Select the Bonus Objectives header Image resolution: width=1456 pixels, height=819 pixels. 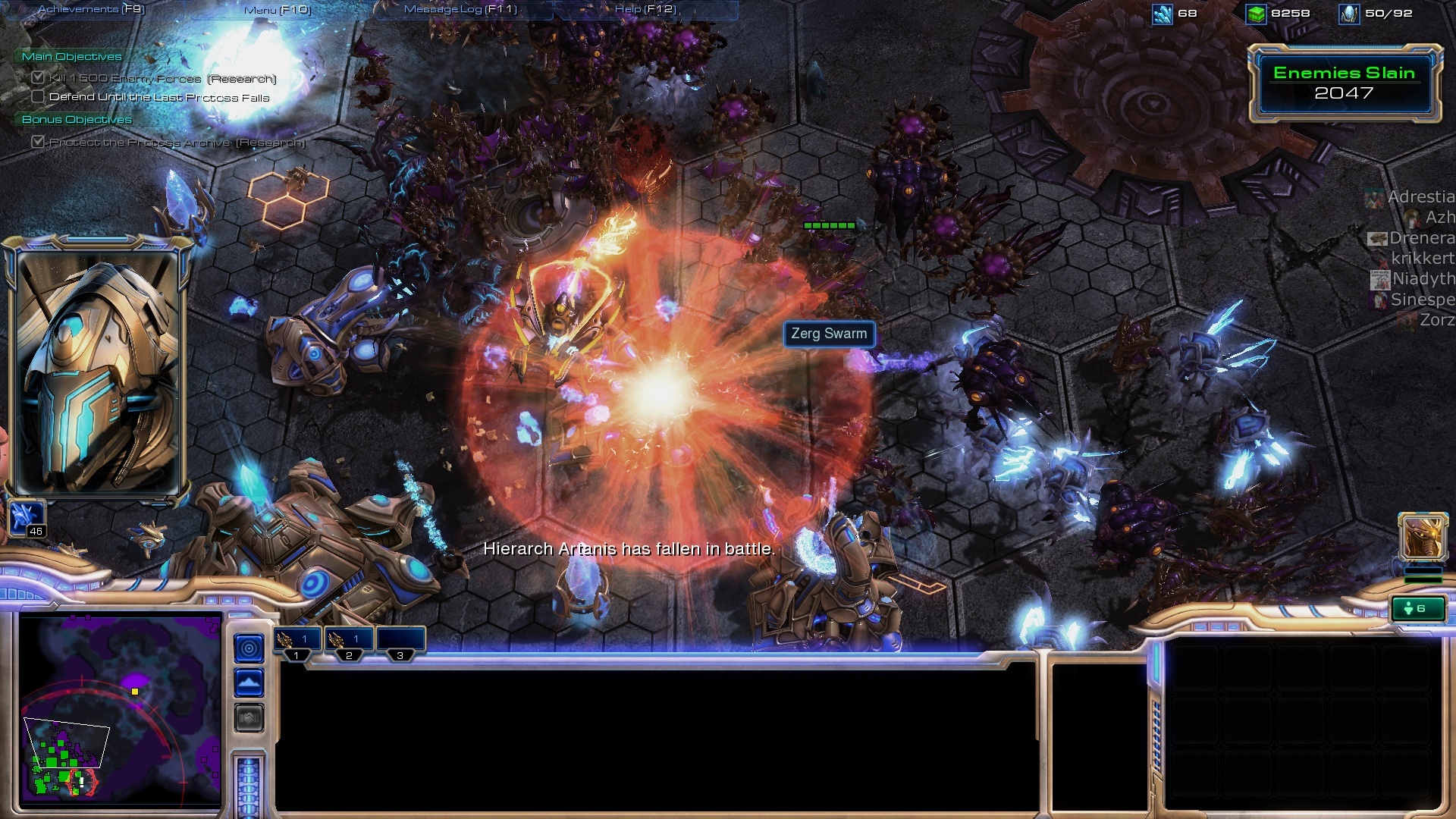[x=77, y=119]
